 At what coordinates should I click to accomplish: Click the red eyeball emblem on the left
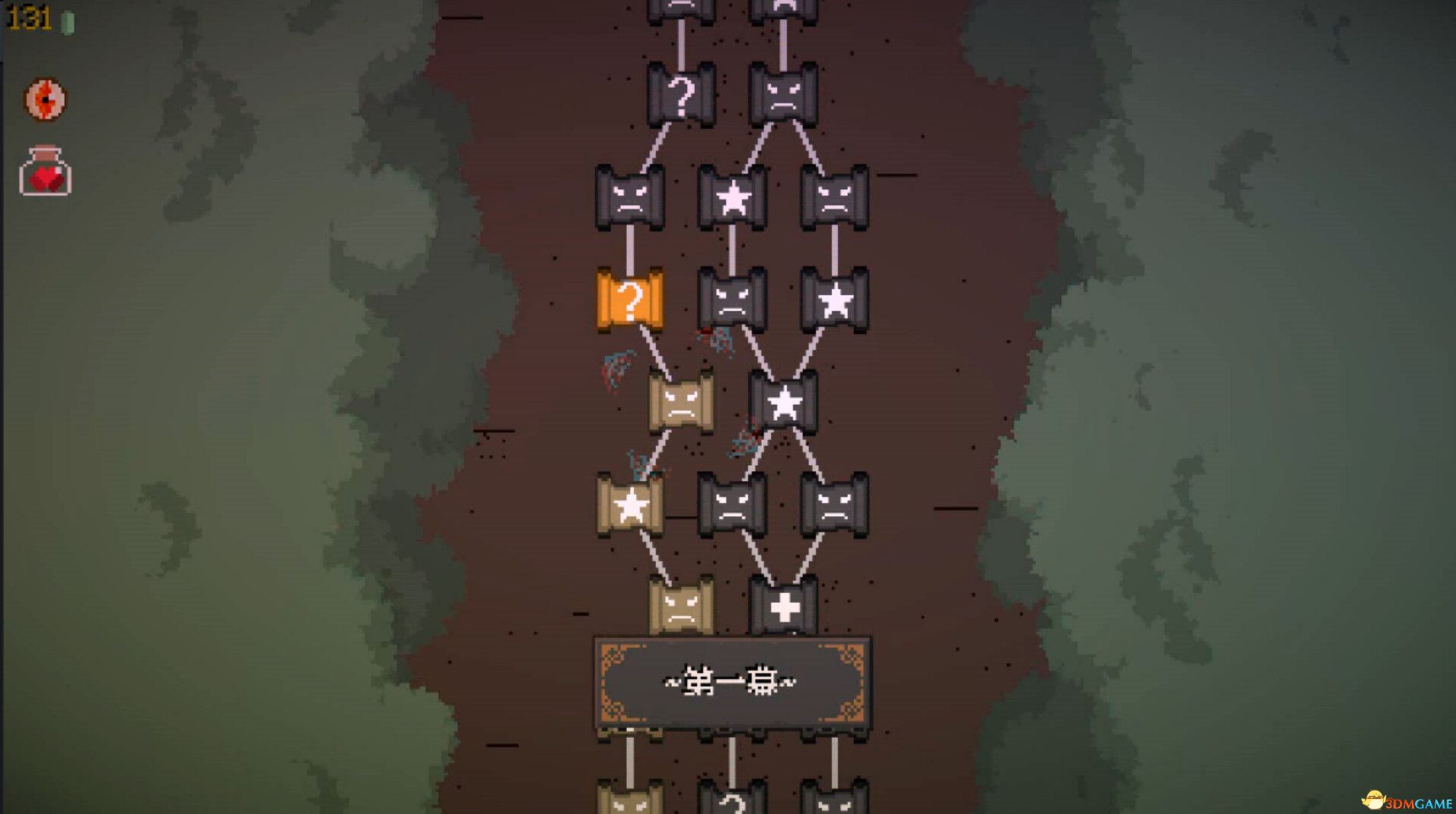pyautogui.click(x=44, y=99)
